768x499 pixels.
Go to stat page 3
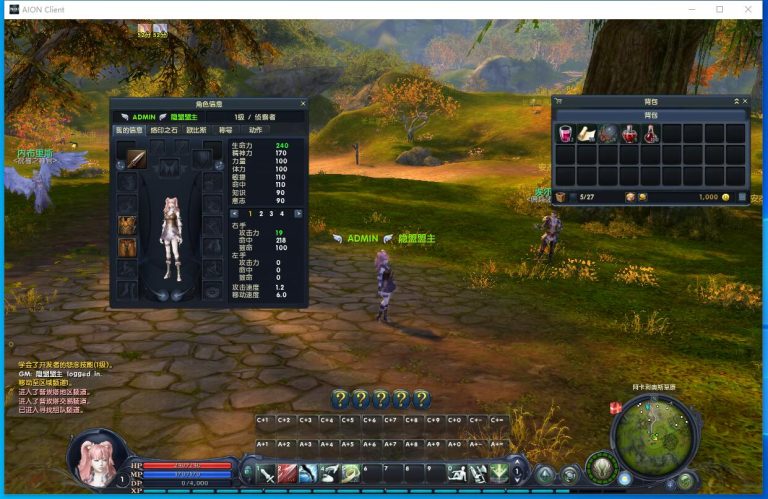273,213
